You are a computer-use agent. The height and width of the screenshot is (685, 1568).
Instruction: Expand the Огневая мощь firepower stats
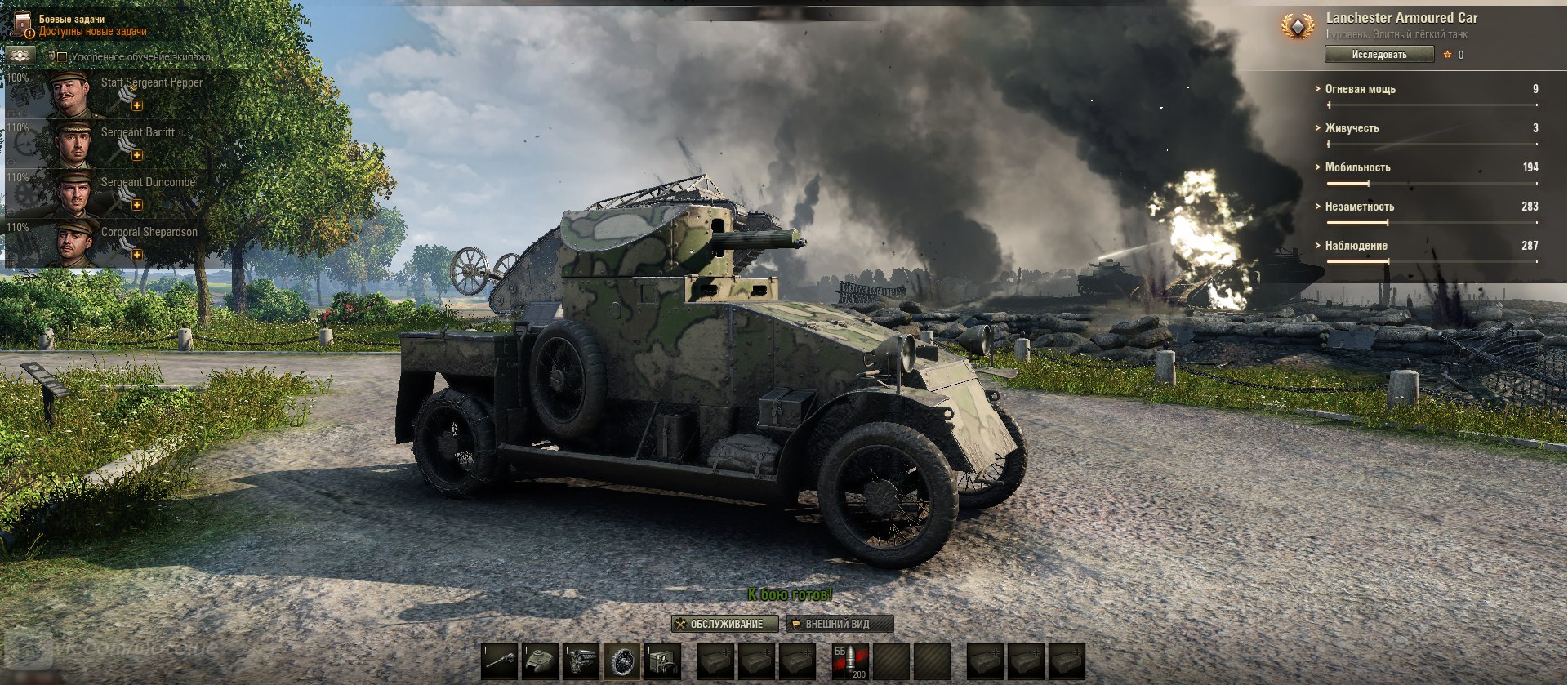point(1360,89)
